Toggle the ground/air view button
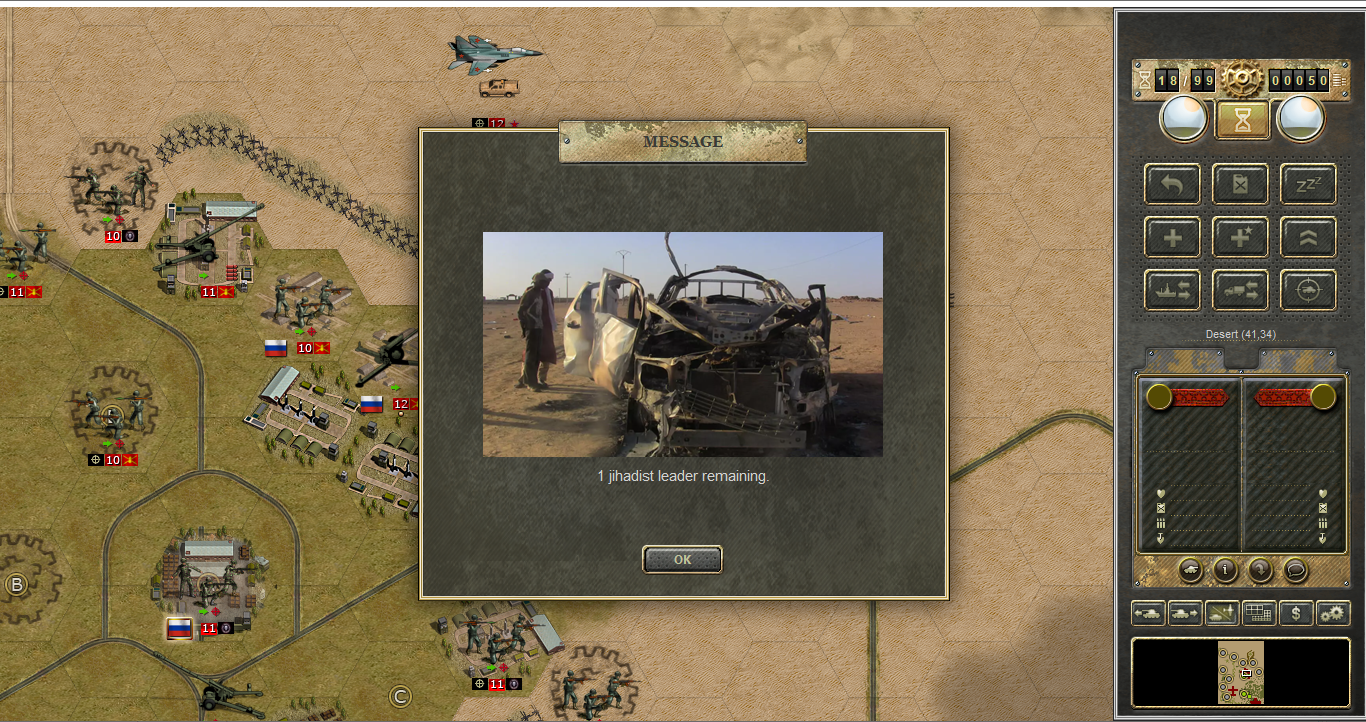Screen dimensions: 1366x722 click(1222, 613)
